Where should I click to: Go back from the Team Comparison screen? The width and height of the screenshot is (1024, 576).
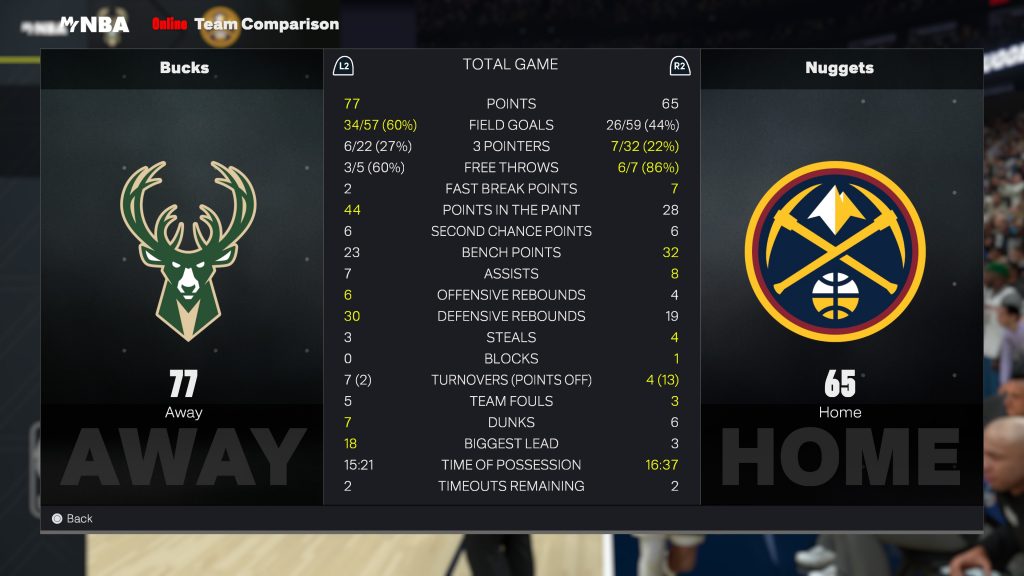pyautogui.click(x=72, y=519)
